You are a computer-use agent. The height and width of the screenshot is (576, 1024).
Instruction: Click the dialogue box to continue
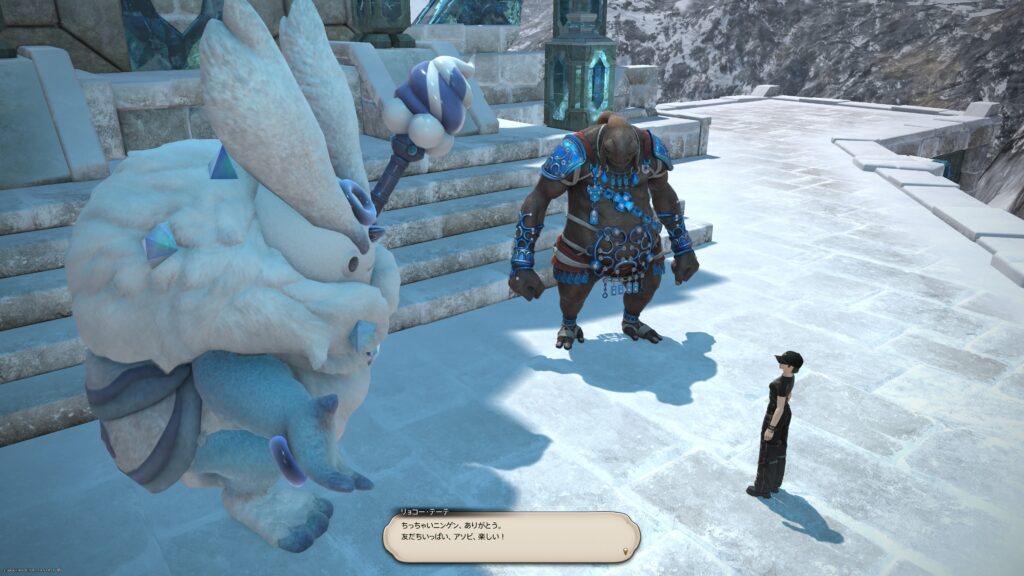pyautogui.click(x=511, y=538)
